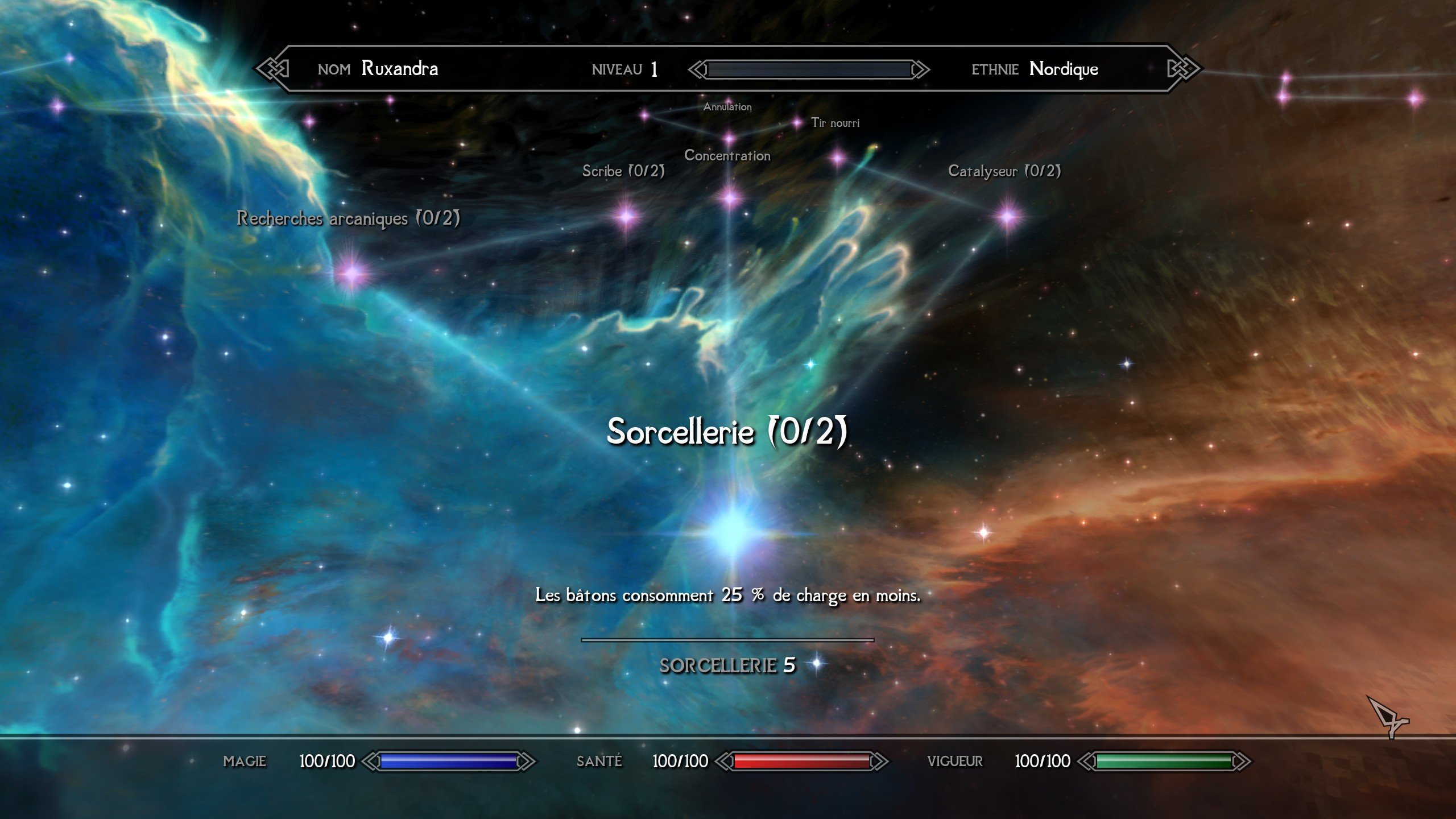This screenshot has width=1456, height=819.
Task: Select the Catalyseur (0/2) perk
Action: [x=1008, y=216]
